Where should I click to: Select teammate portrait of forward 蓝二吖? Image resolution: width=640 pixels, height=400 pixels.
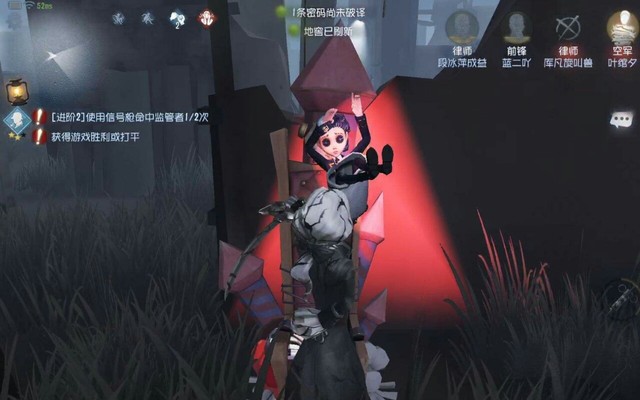(516, 28)
